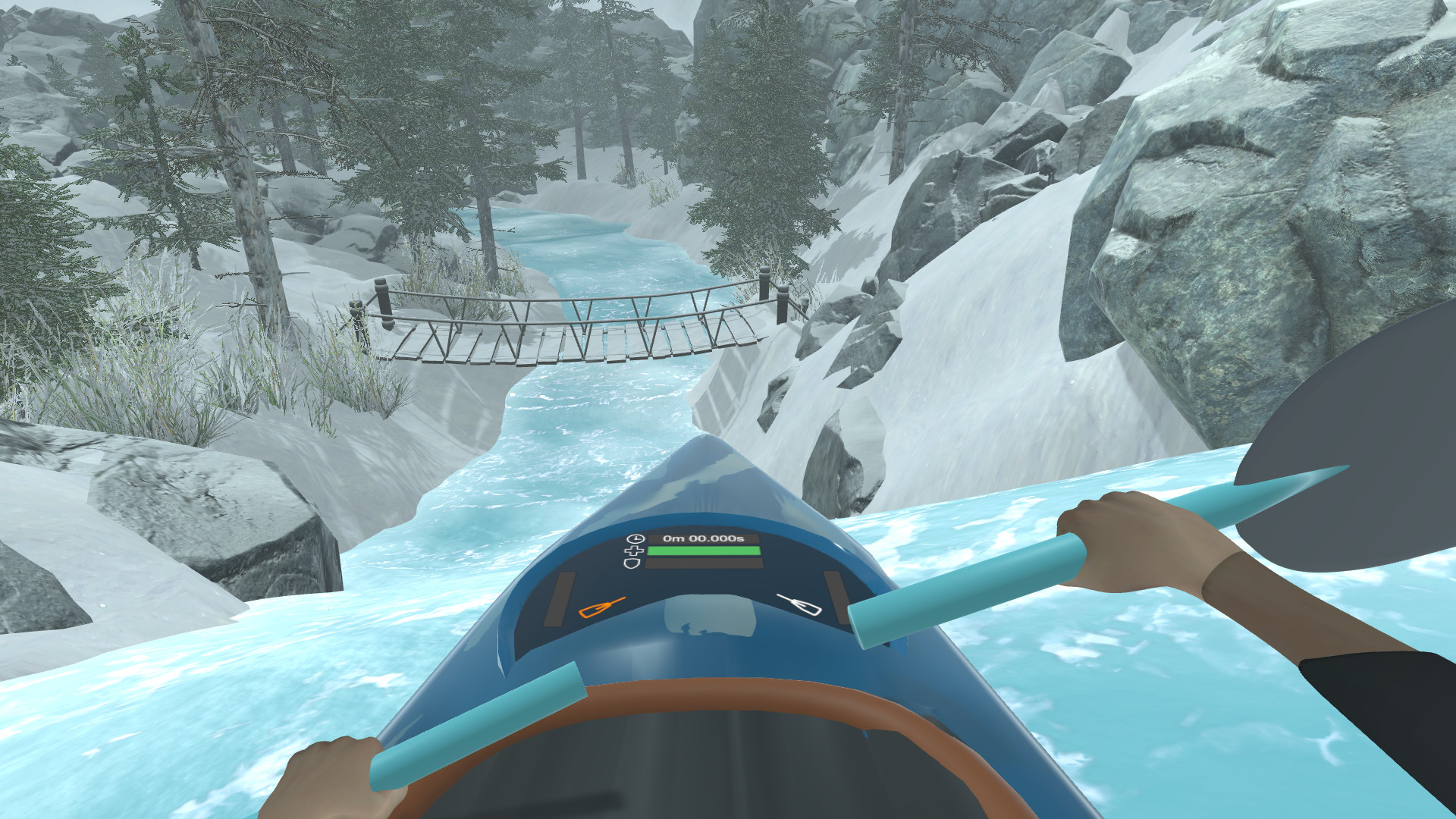Click the green health progress bar
Image resolution: width=1456 pixels, height=819 pixels.
[x=702, y=551]
